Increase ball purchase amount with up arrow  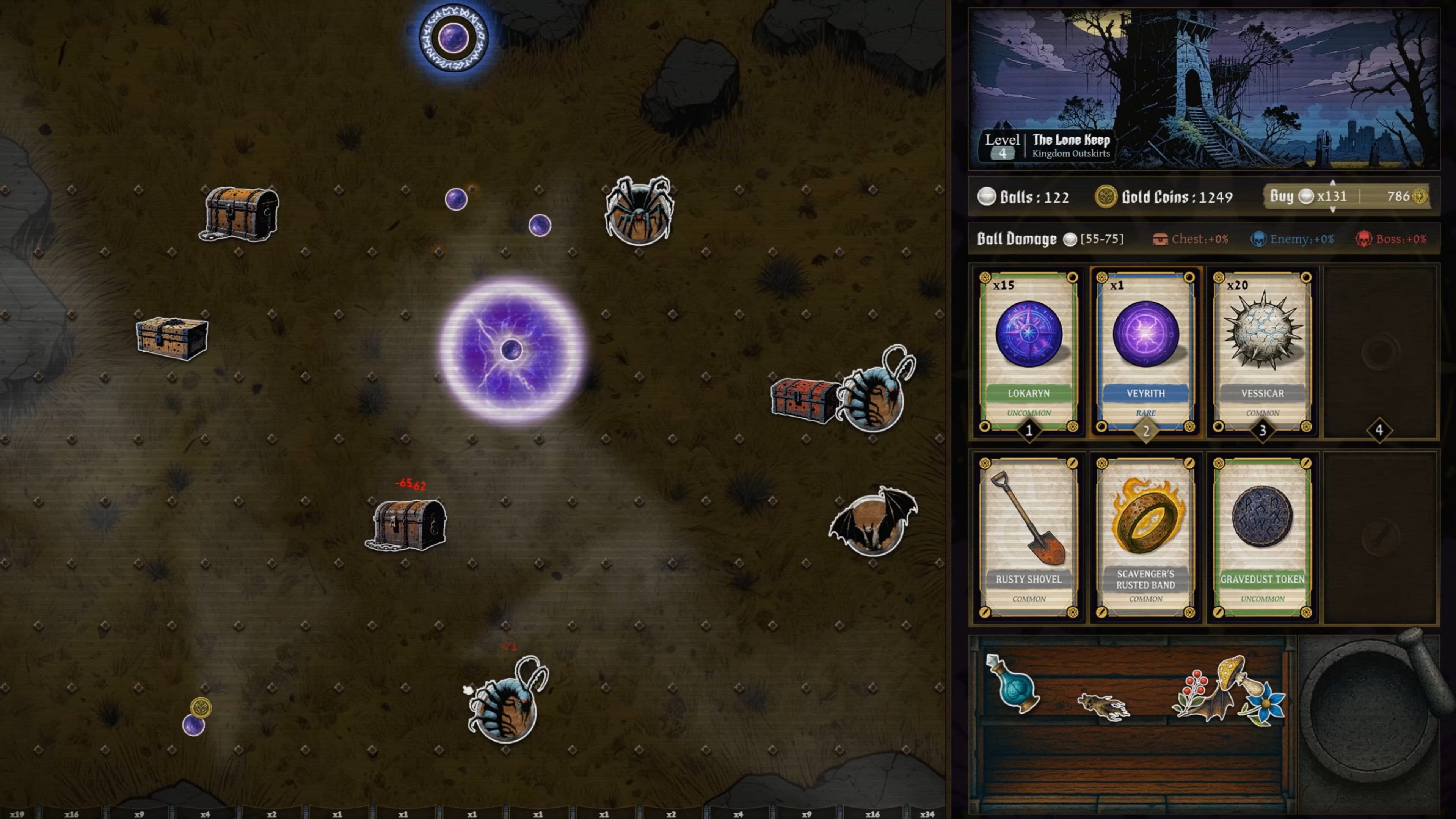(1332, 183)
